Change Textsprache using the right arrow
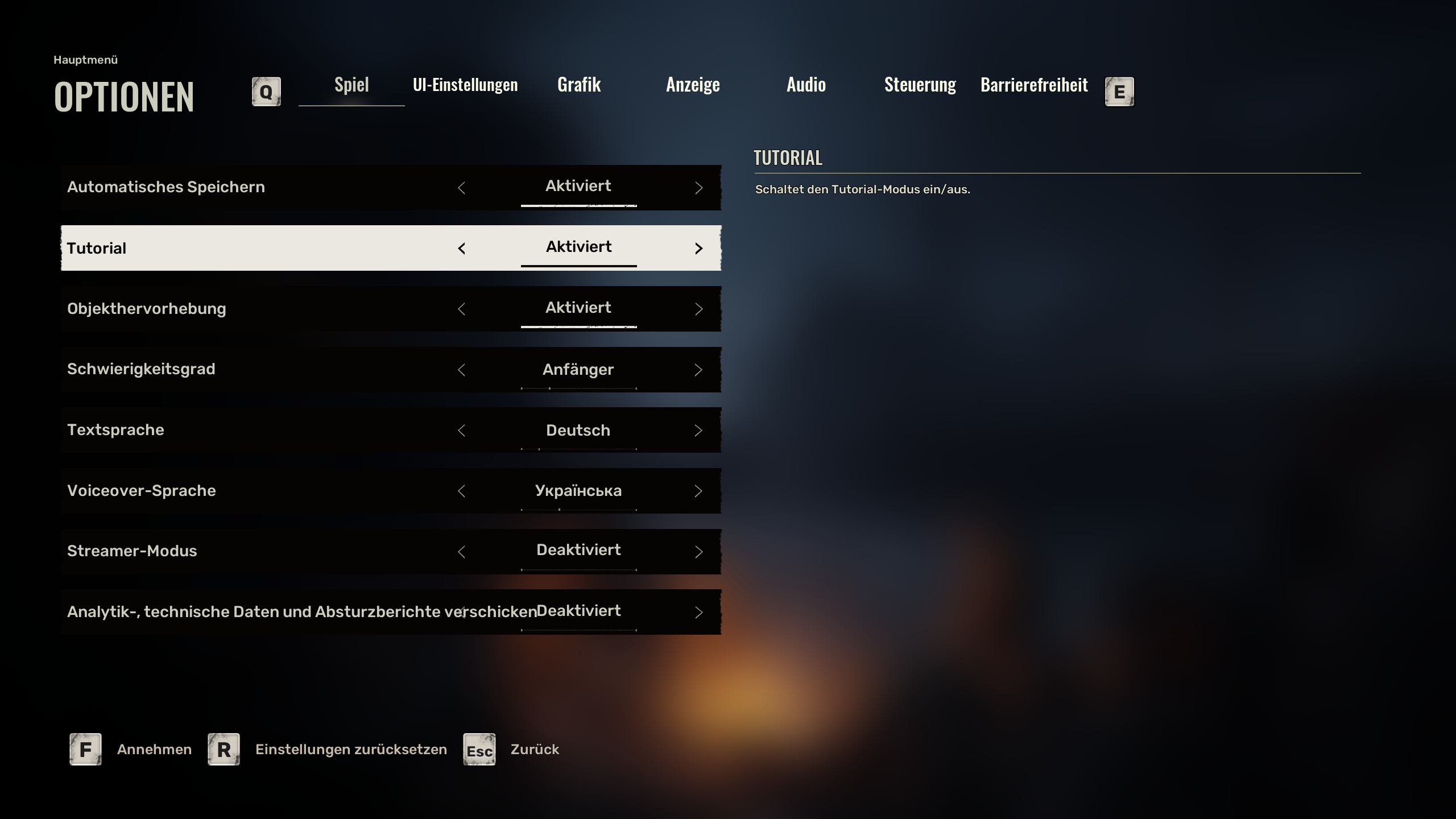The height and width of the screenshot is (819, 1456). tap(699, 431)
